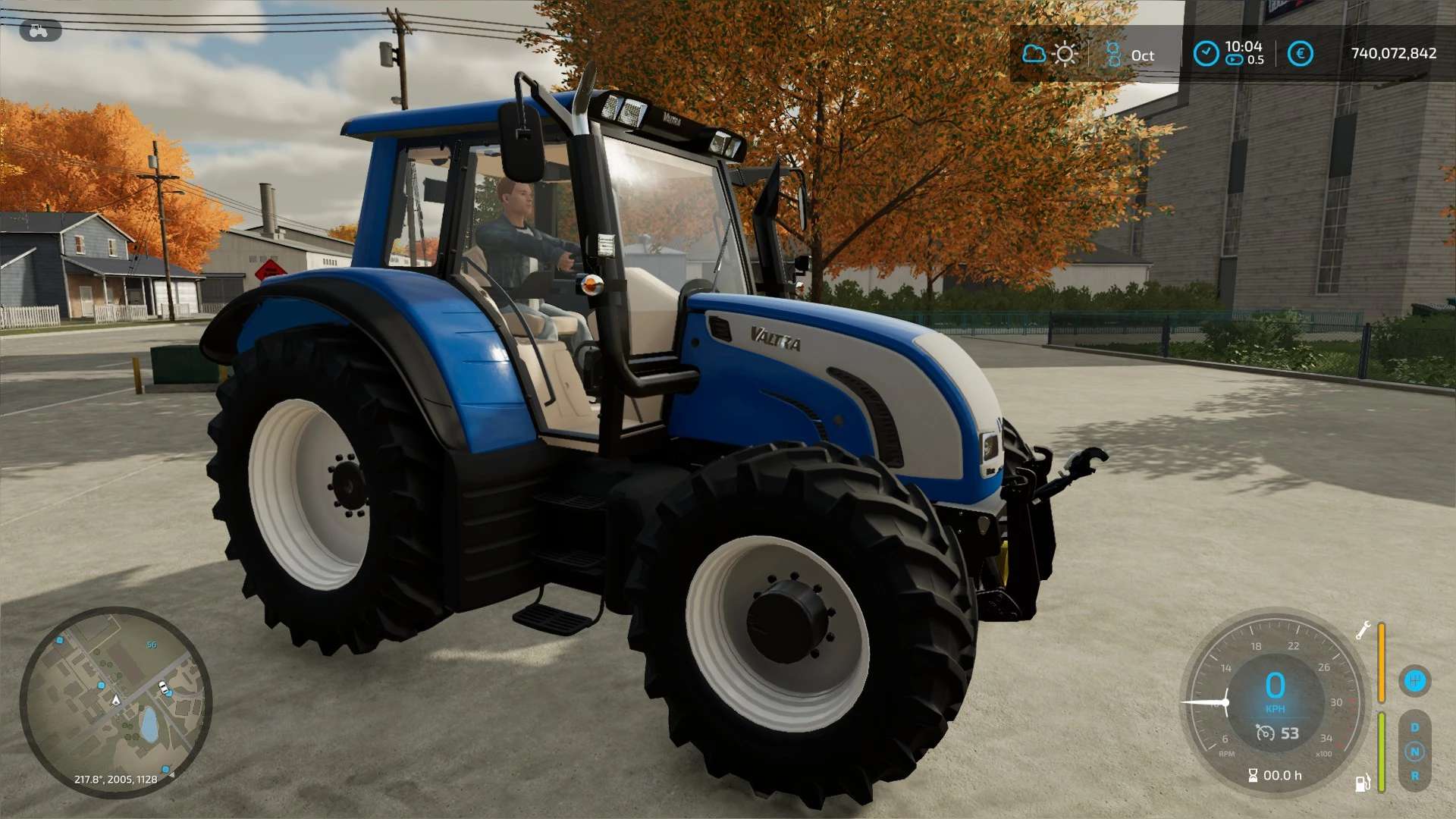Check the weather forecast cloud icon
This screenshot has height=819, width=1456.
click(x=1034, y=54)
